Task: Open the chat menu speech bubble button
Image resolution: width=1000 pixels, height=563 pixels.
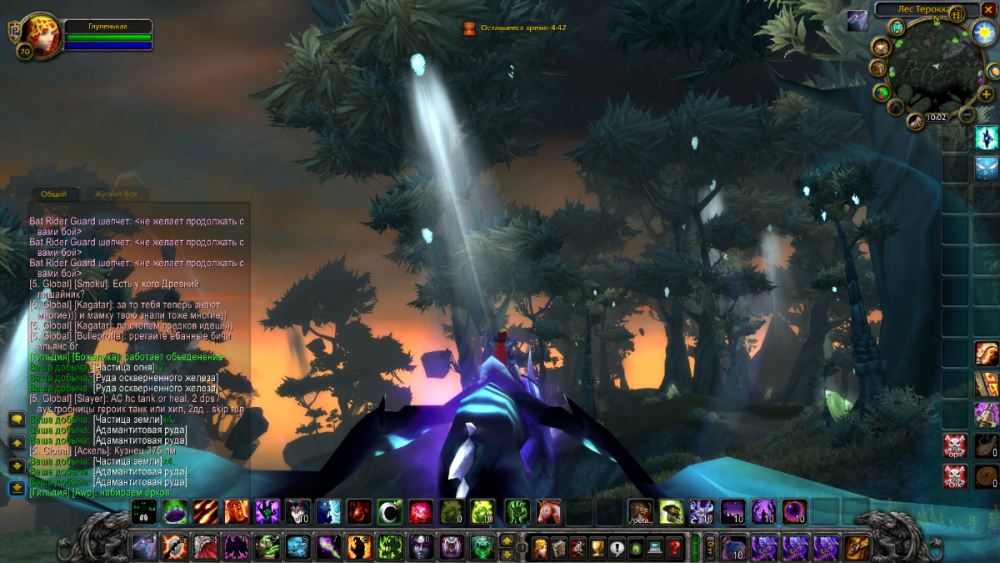Action: tap(17, 420)
